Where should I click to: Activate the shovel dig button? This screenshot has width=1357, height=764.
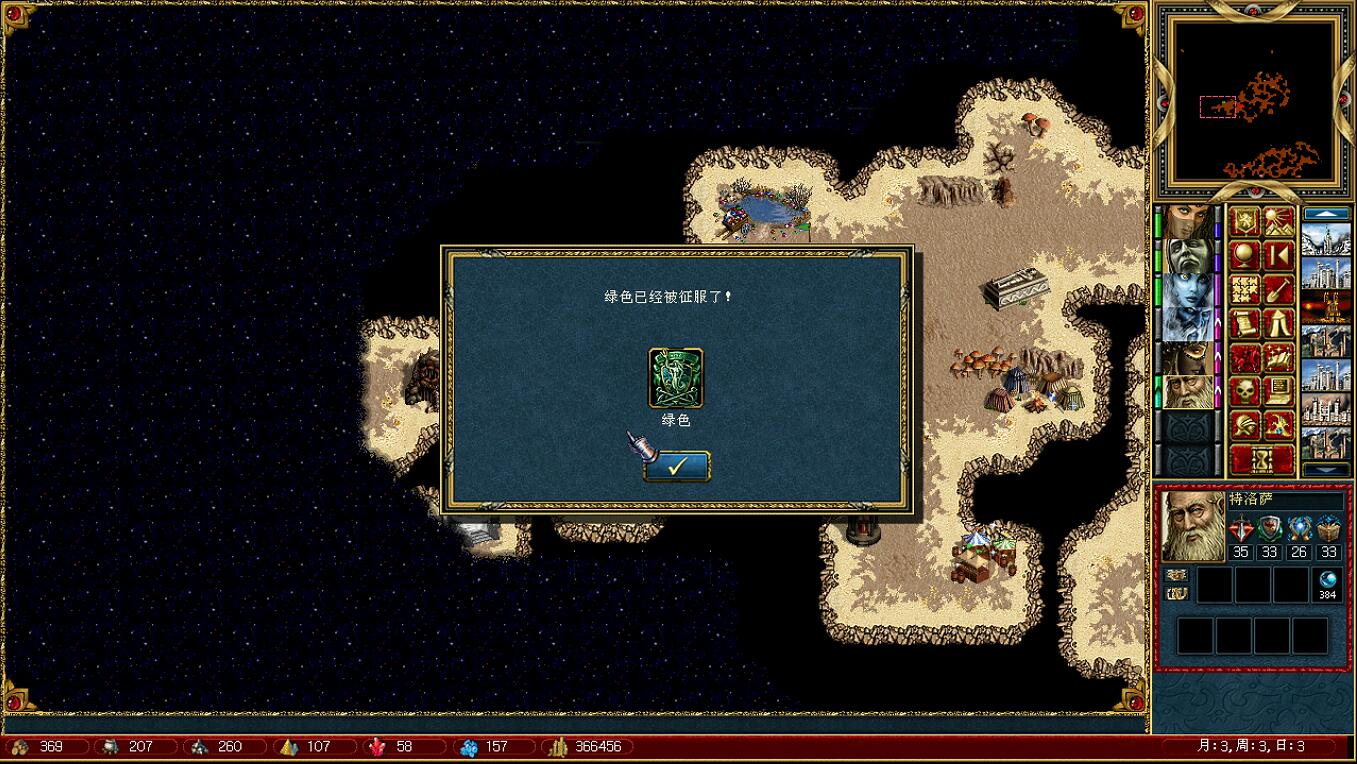point(1279,290)
